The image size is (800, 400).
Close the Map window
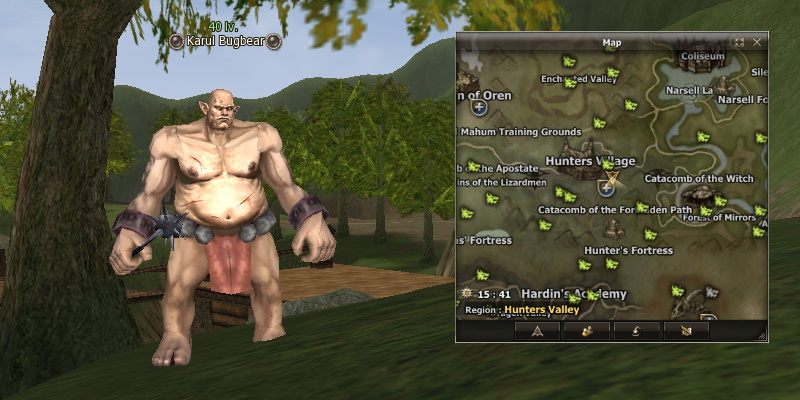pyautogui.click(x=757, y=42)
